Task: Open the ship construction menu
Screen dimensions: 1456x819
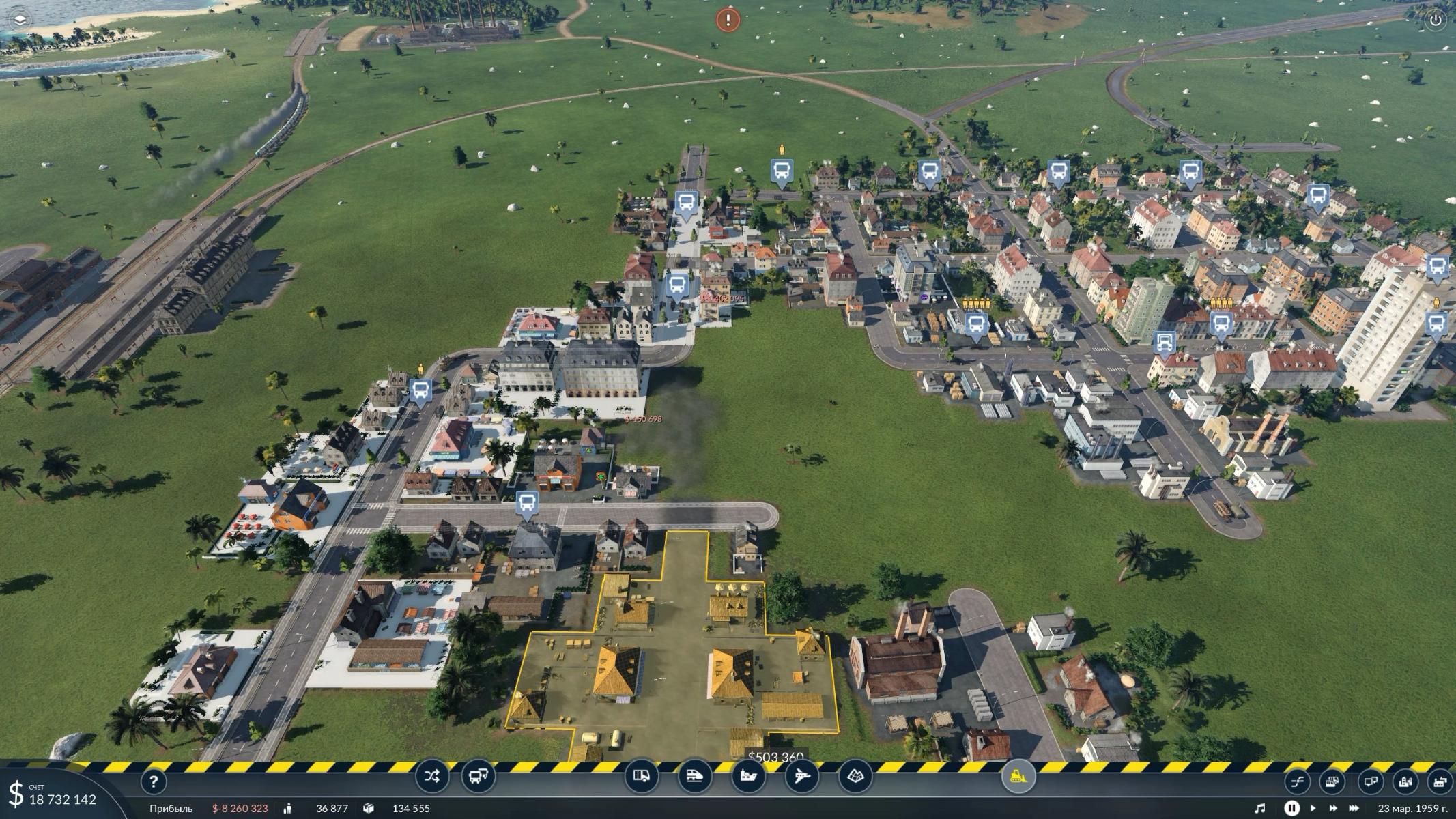Action: (748, 776)
